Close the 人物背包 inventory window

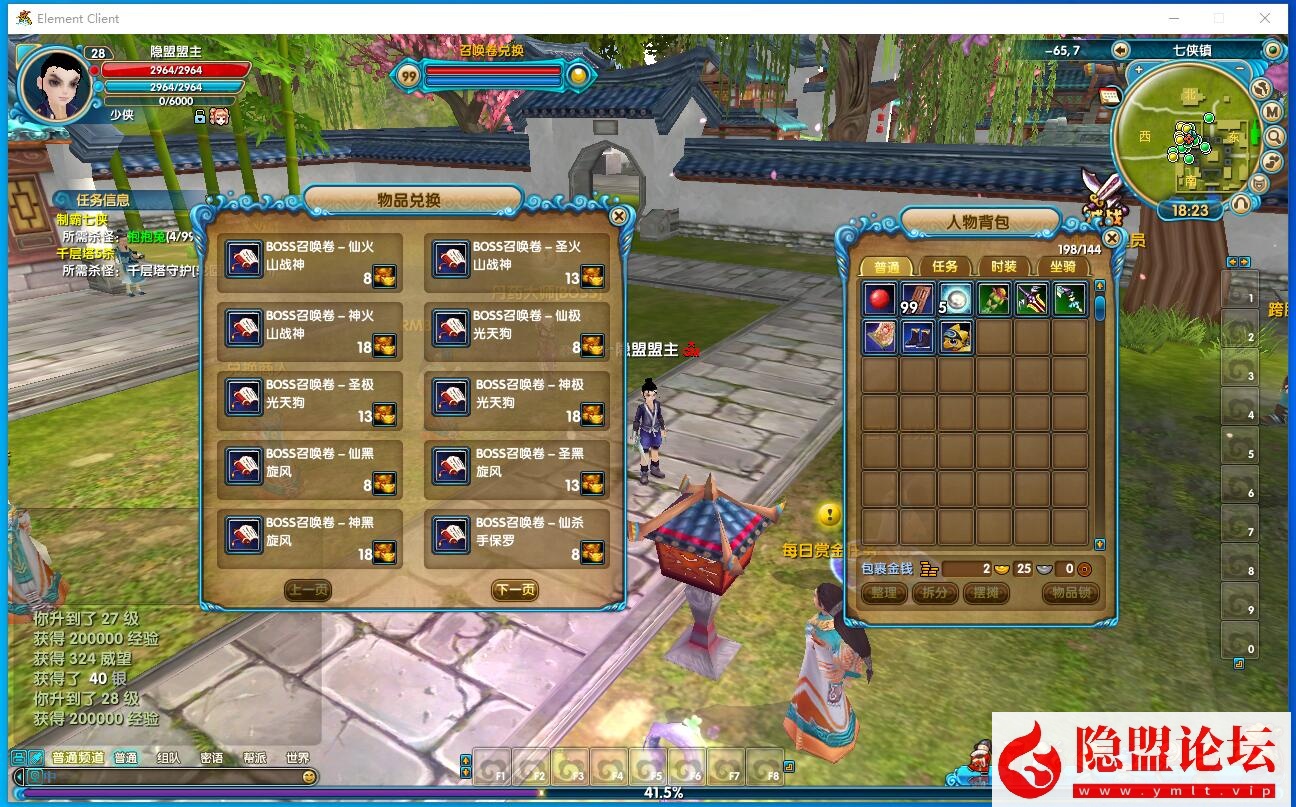pos(1112,238)
